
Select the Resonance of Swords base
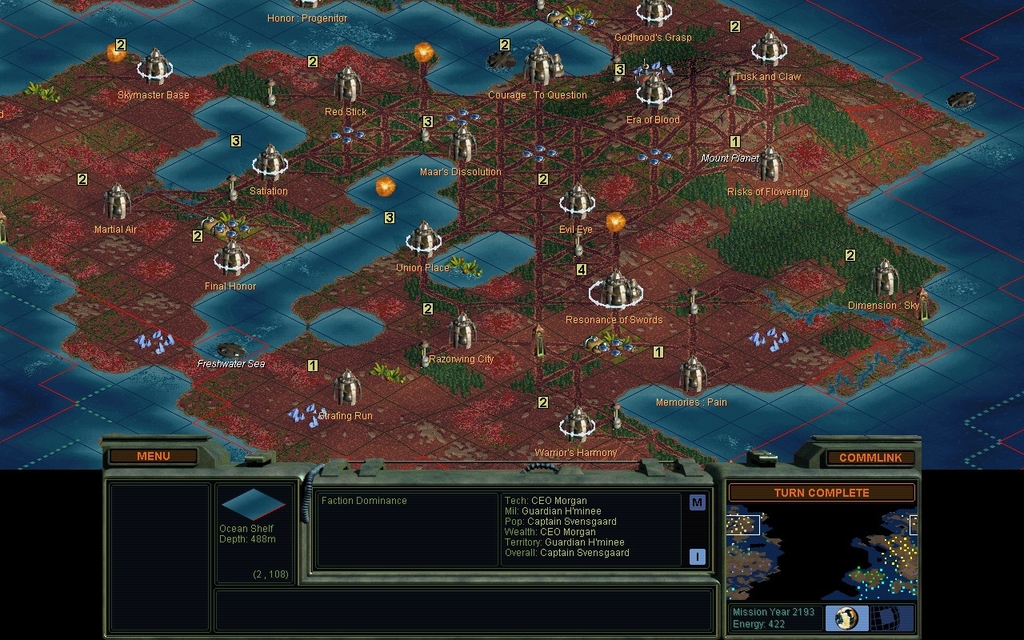615,290
